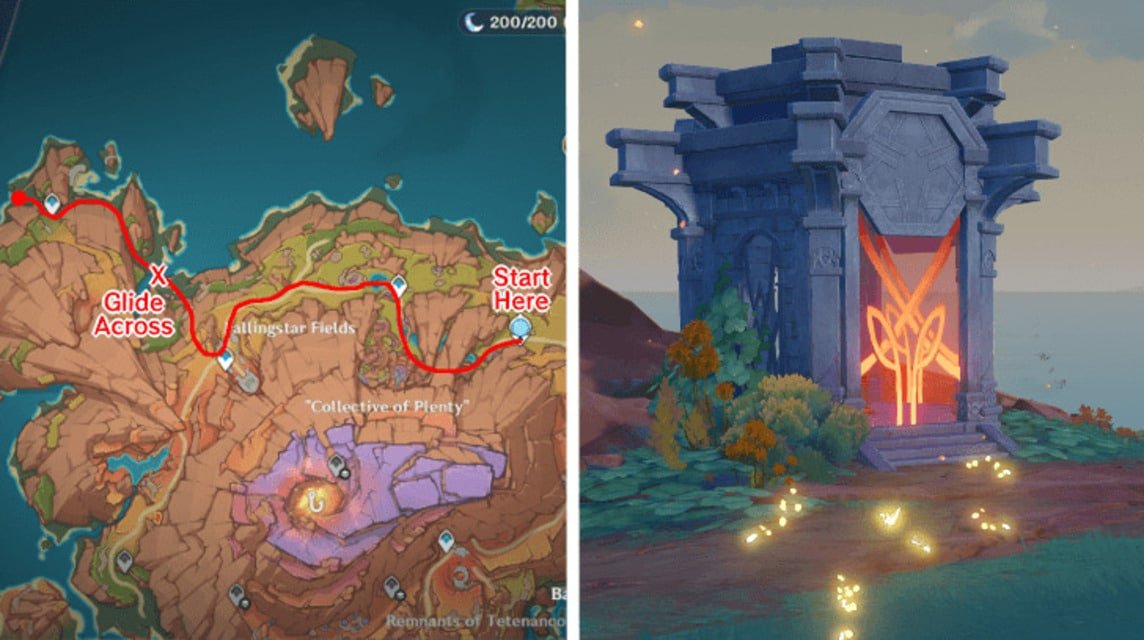Screen dimensions: 1144x640
Task: Pick the unlocked waypoint southeast of purple zone
Action: pos(445,542)
